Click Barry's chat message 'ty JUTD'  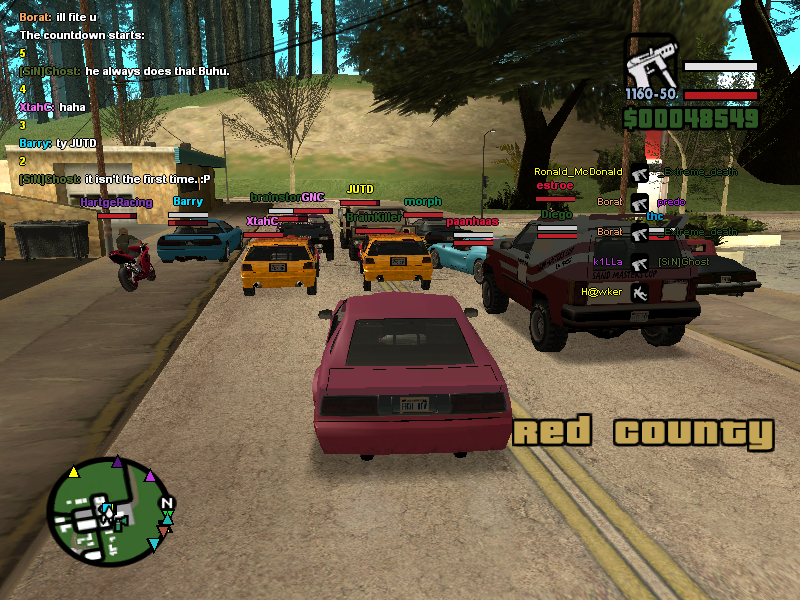[57, 143]
